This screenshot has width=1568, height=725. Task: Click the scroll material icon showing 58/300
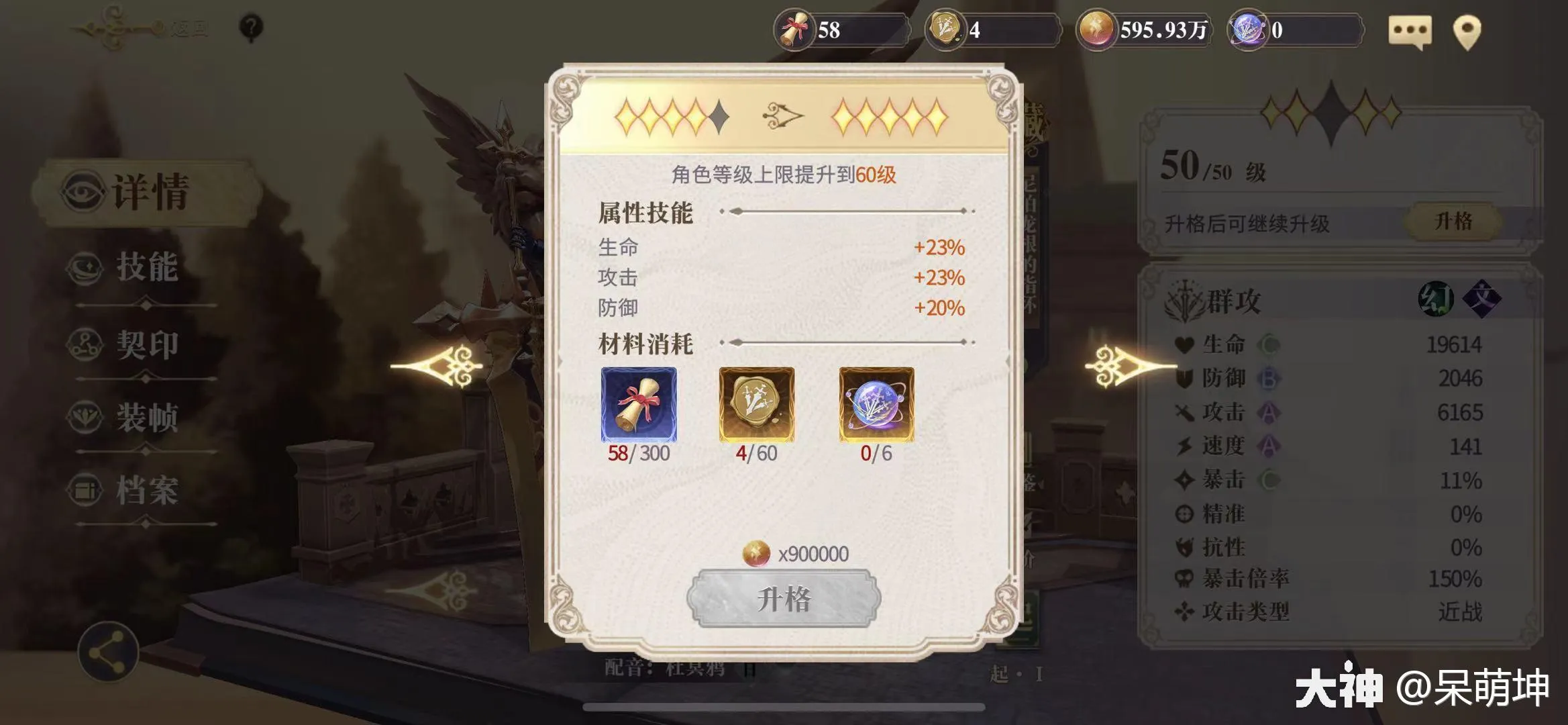click(638, 403)
